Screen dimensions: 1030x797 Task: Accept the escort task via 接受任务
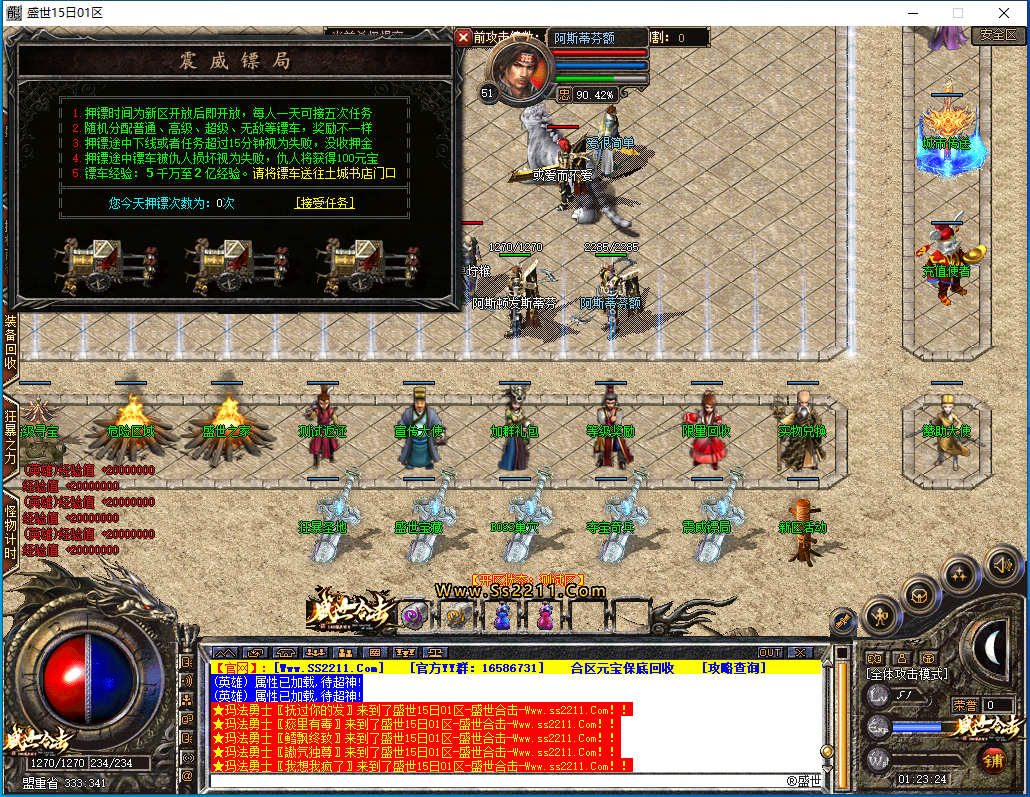(324, 203)
